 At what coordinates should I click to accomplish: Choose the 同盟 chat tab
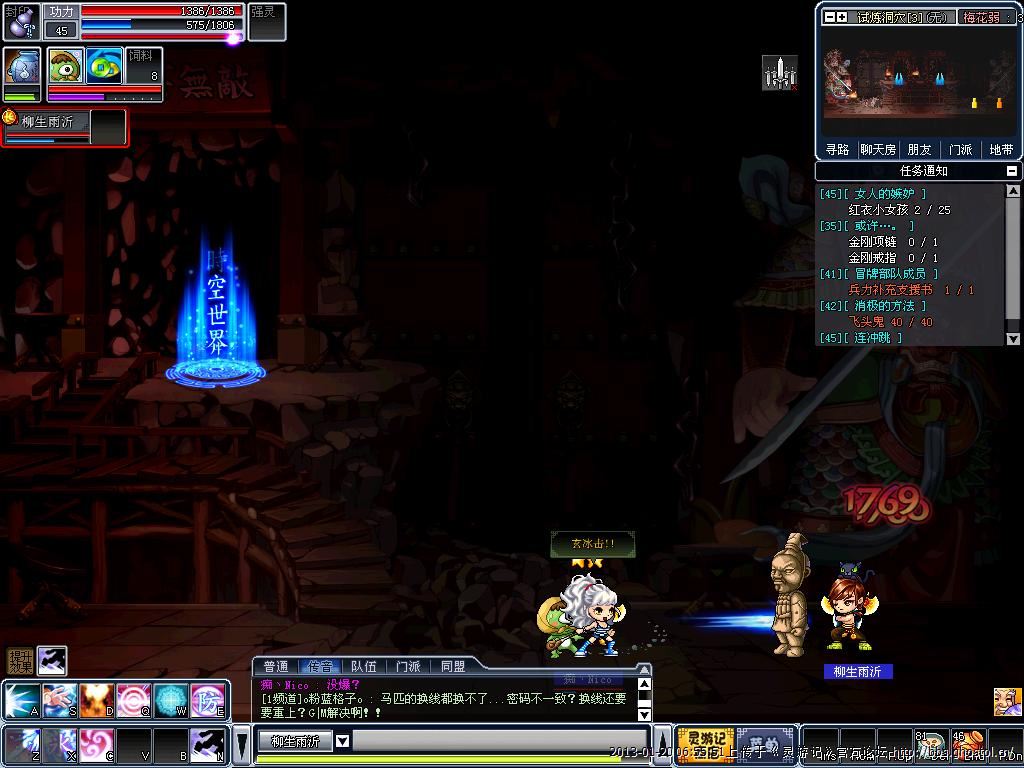coord(452,666)
